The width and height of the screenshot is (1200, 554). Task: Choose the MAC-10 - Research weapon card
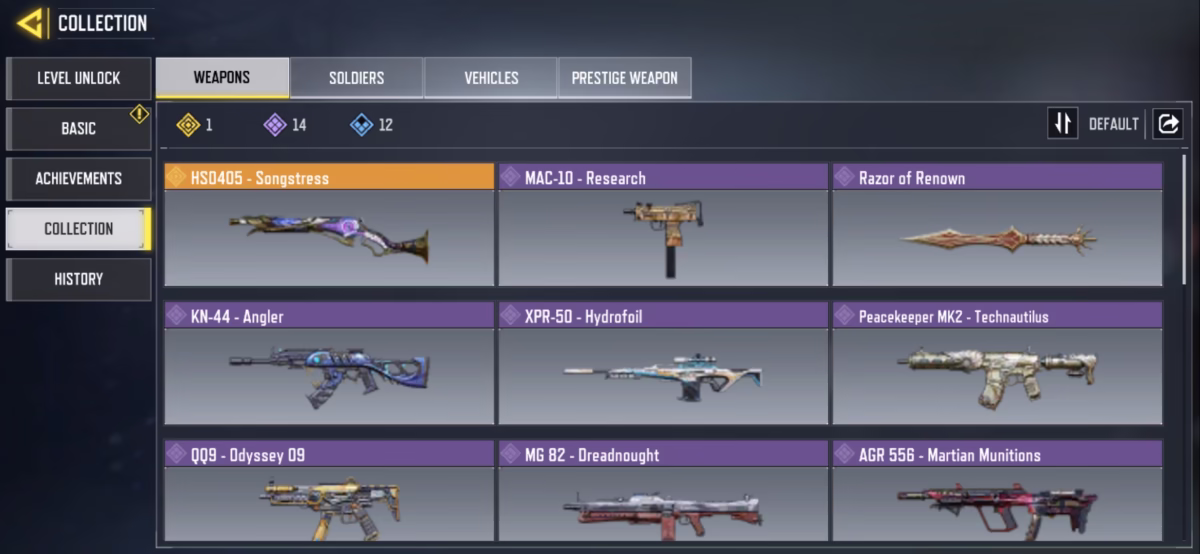(663, 225)
